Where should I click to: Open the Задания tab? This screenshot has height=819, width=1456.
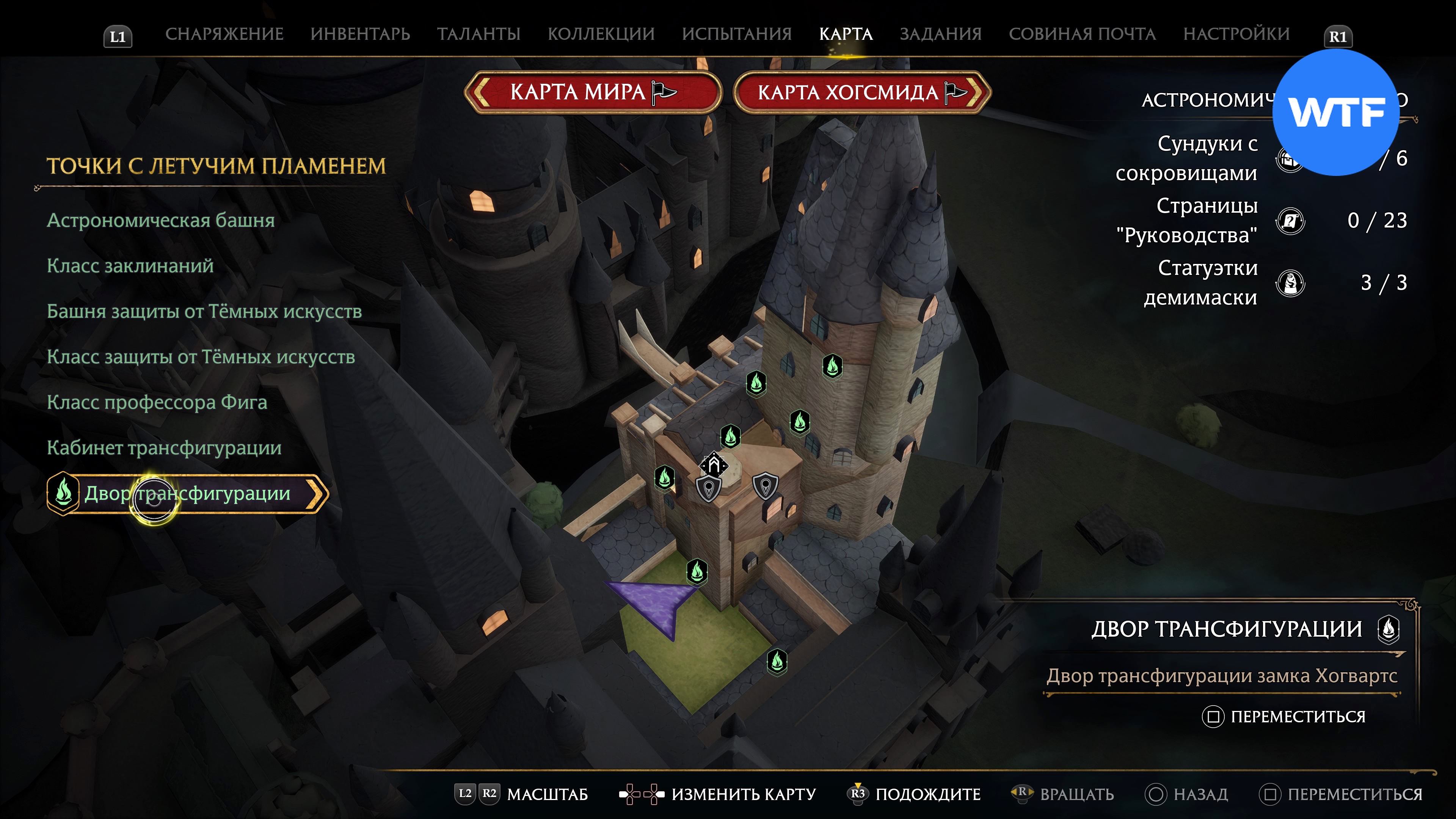tap(940, 34)
